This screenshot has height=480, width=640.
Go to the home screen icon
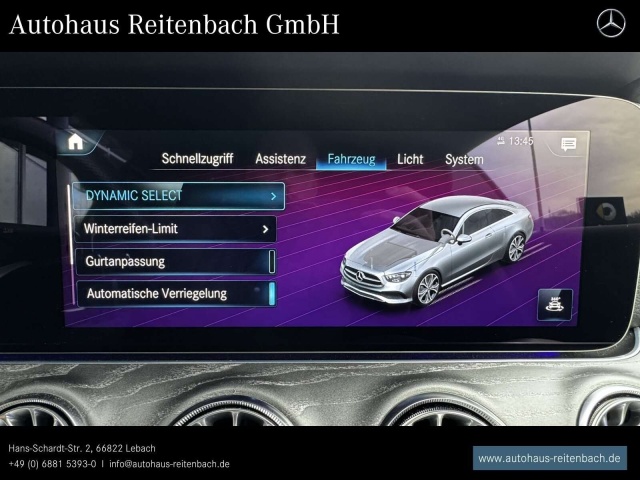pos(75,142)
